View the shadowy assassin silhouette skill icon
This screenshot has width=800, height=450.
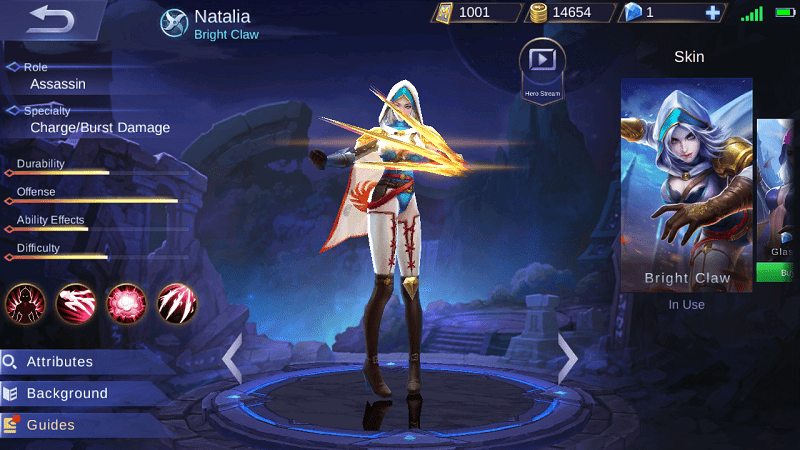25,303
